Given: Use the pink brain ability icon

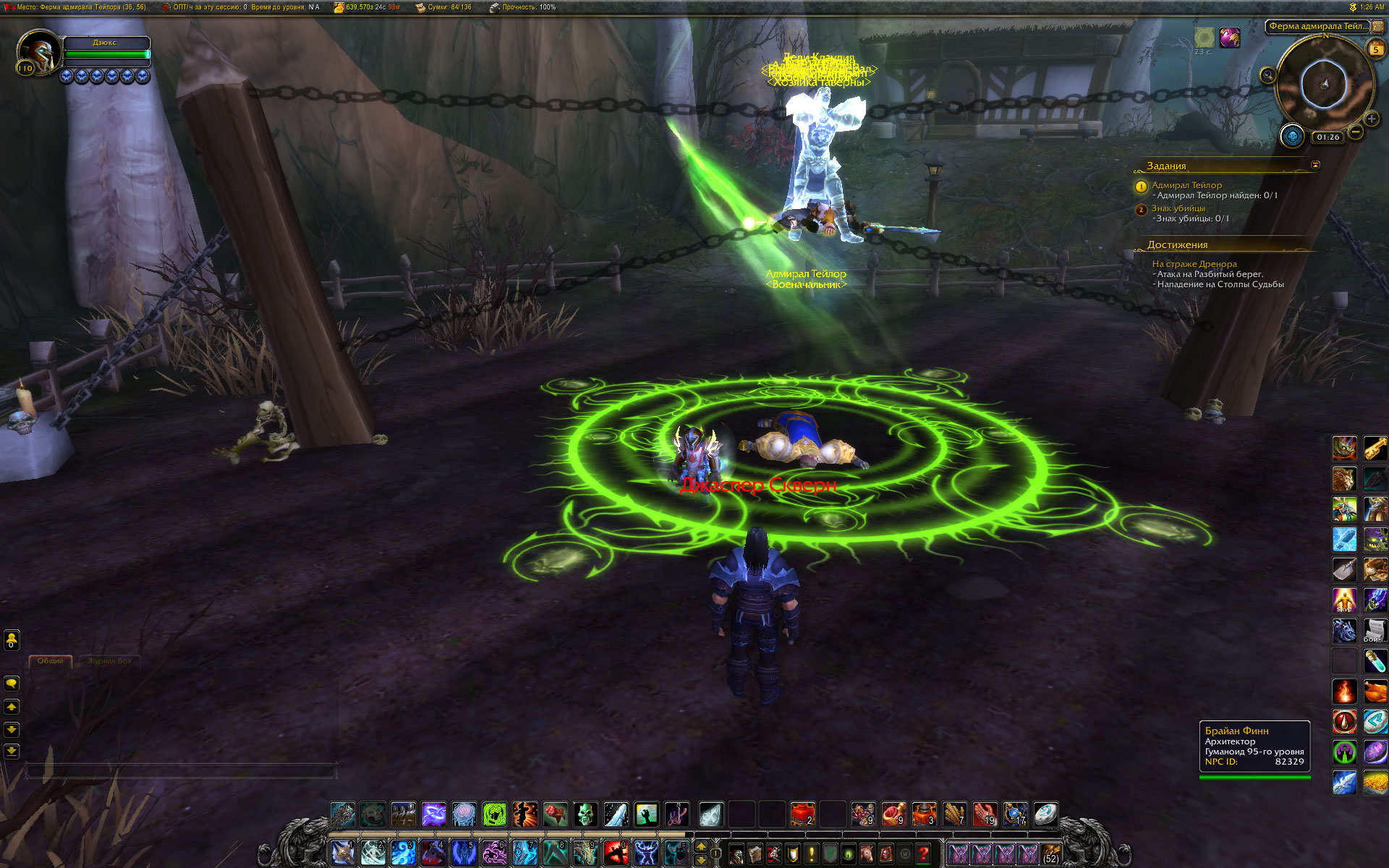Looking at the screenshot, I should pyautogui.click(x=464, y=814).
